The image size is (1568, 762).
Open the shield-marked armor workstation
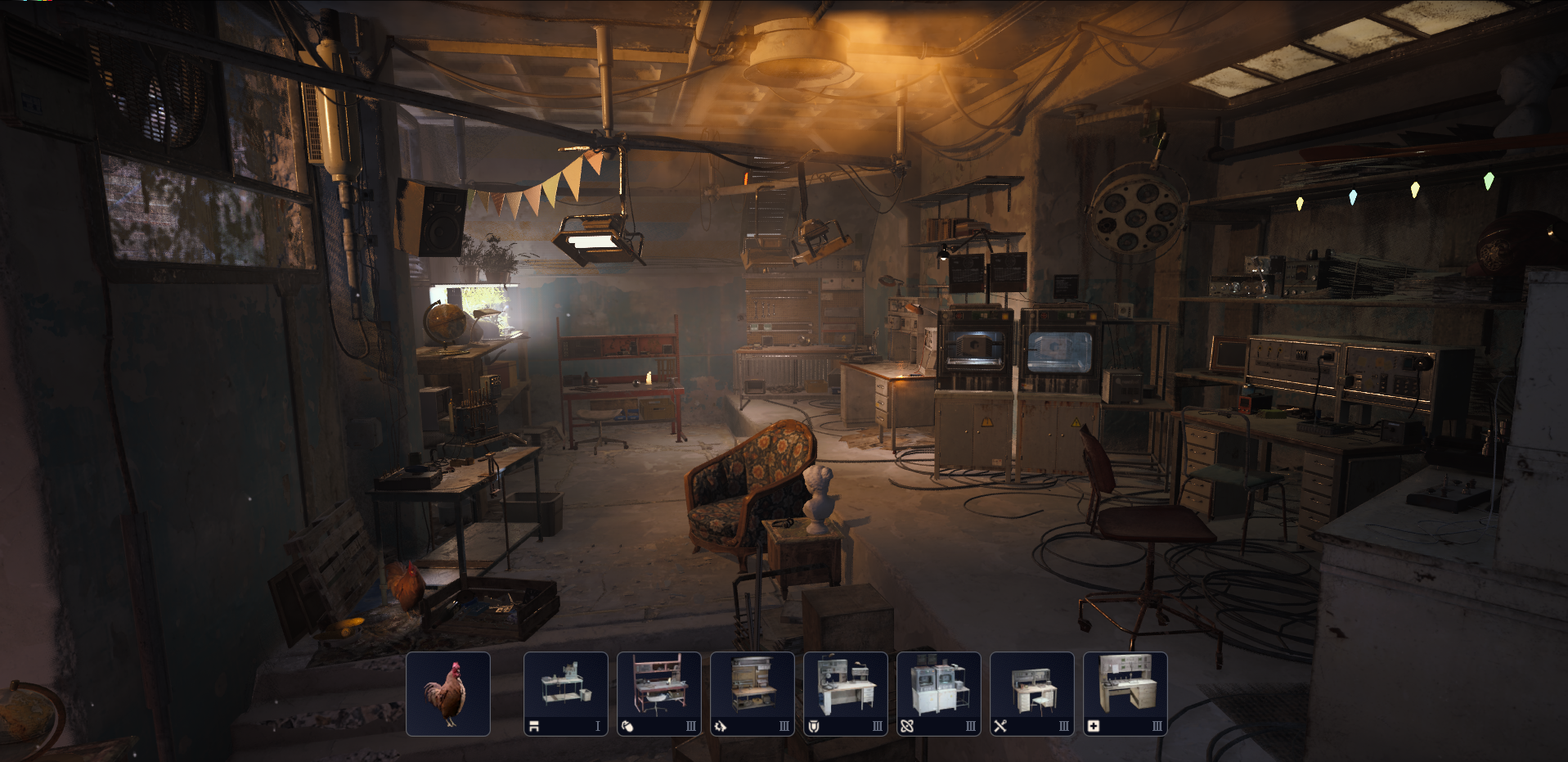pyautogui.click(x=845, y=693)
